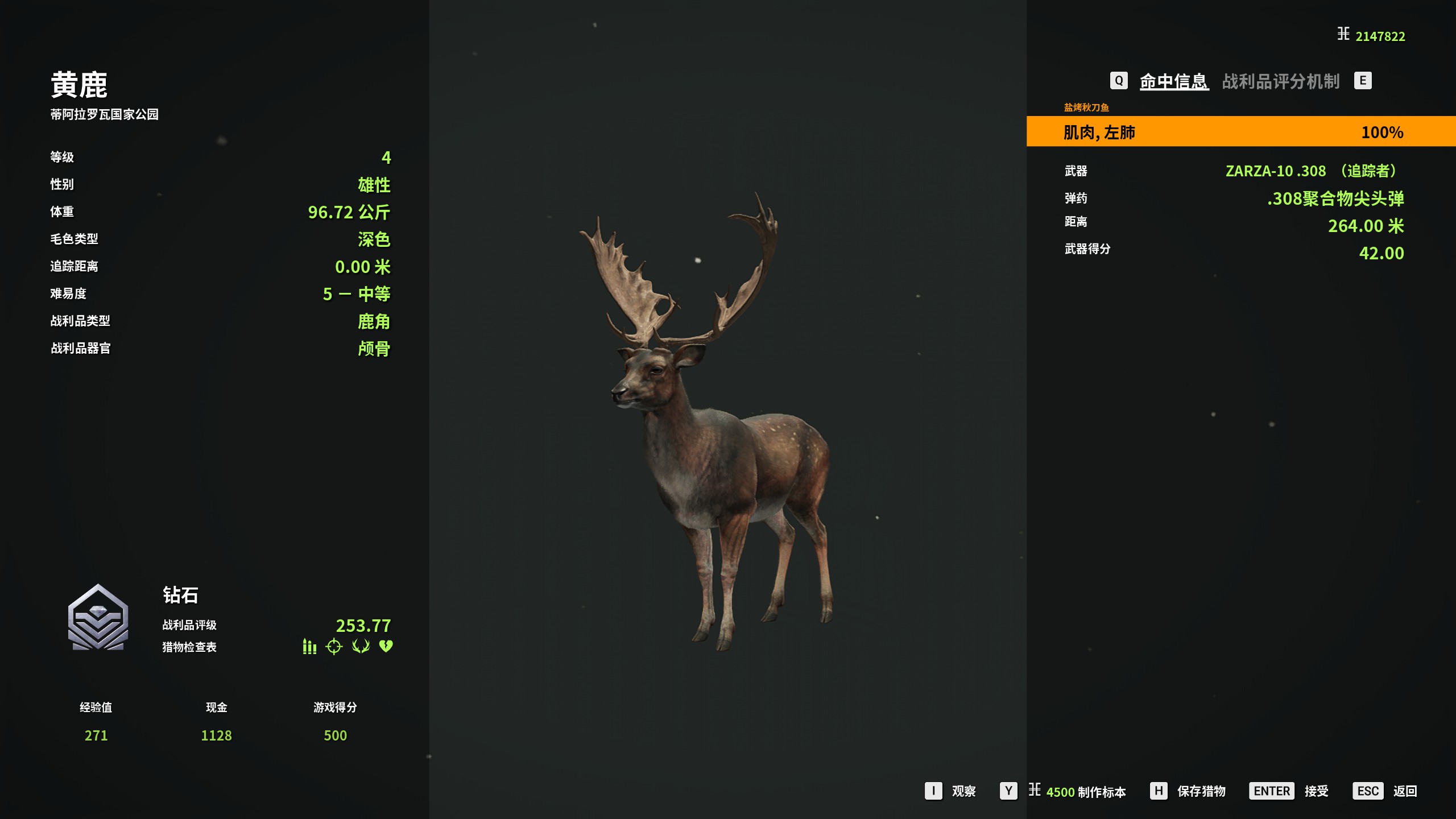Go back with 返回

point(1404,791)
